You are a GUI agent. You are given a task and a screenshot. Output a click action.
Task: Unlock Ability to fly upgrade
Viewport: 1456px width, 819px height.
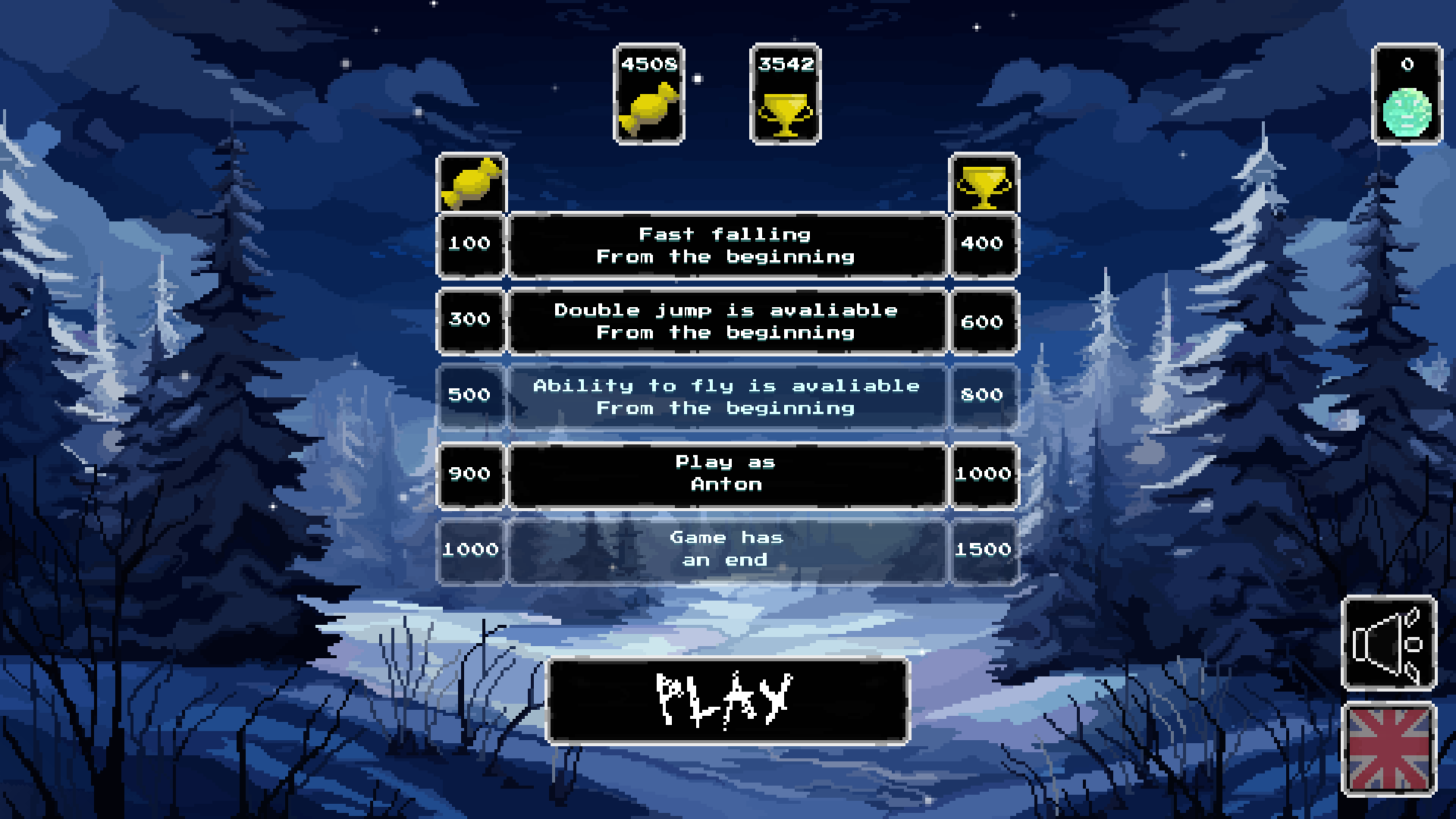coord(726,397)
